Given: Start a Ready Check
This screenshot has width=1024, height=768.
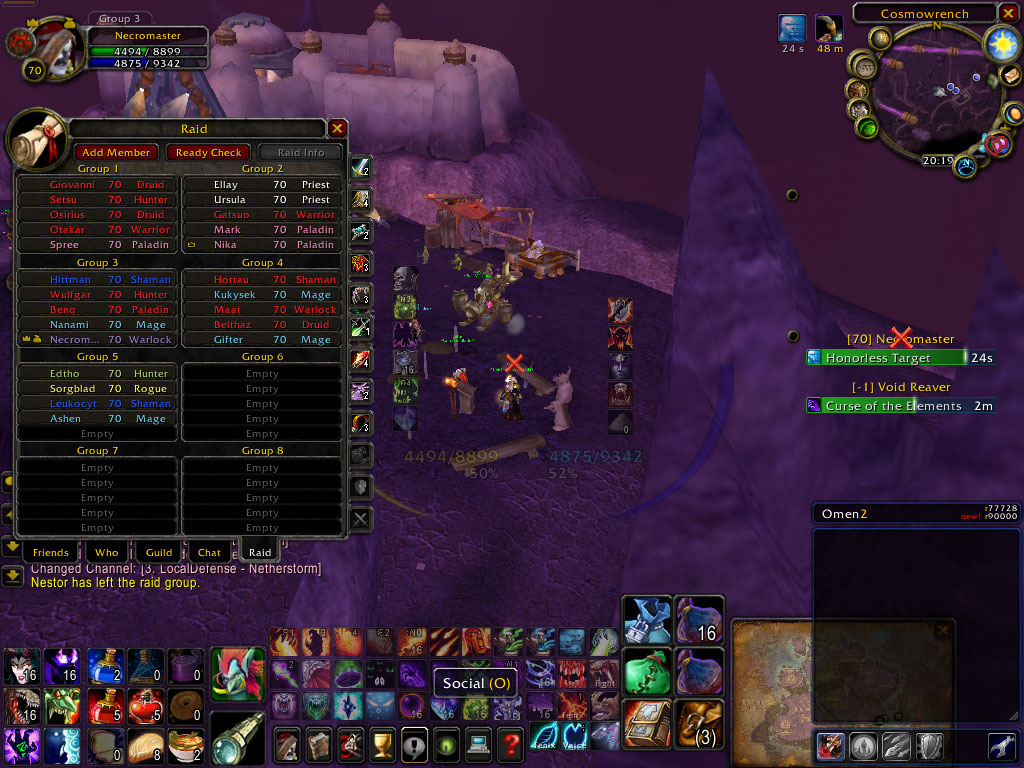Looking at the screenshot, I should point(208,152).
